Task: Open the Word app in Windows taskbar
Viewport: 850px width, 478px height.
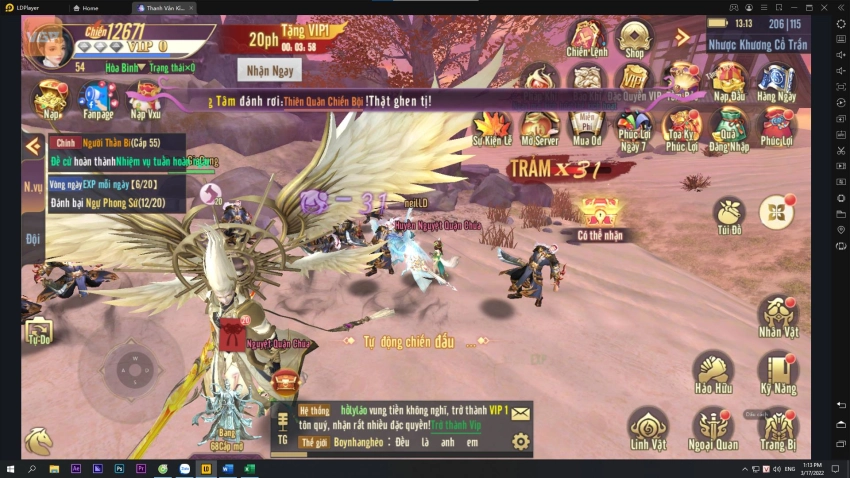Action: click(x=228, y=468)
